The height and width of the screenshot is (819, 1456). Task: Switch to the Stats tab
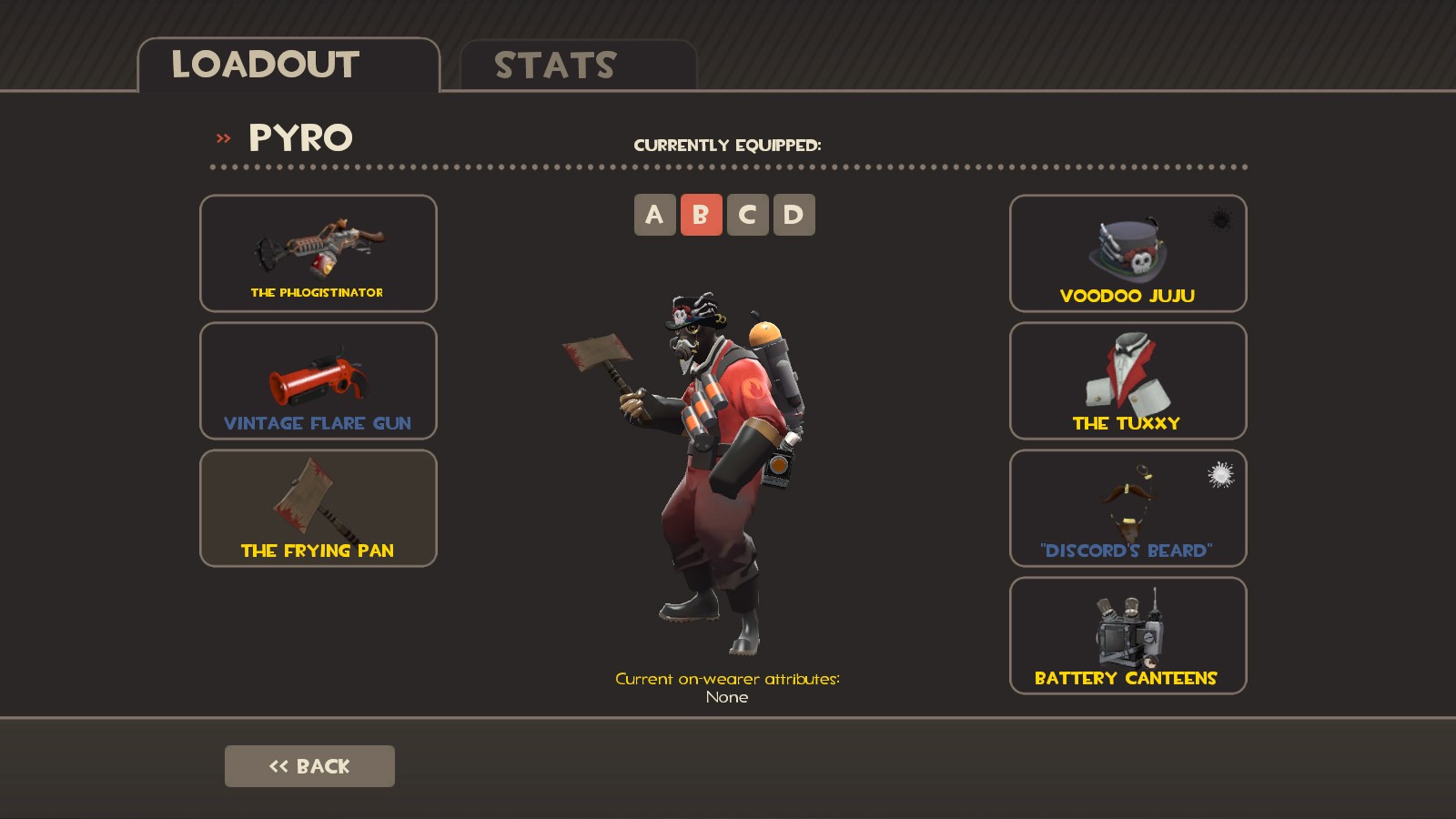[555, 65]
